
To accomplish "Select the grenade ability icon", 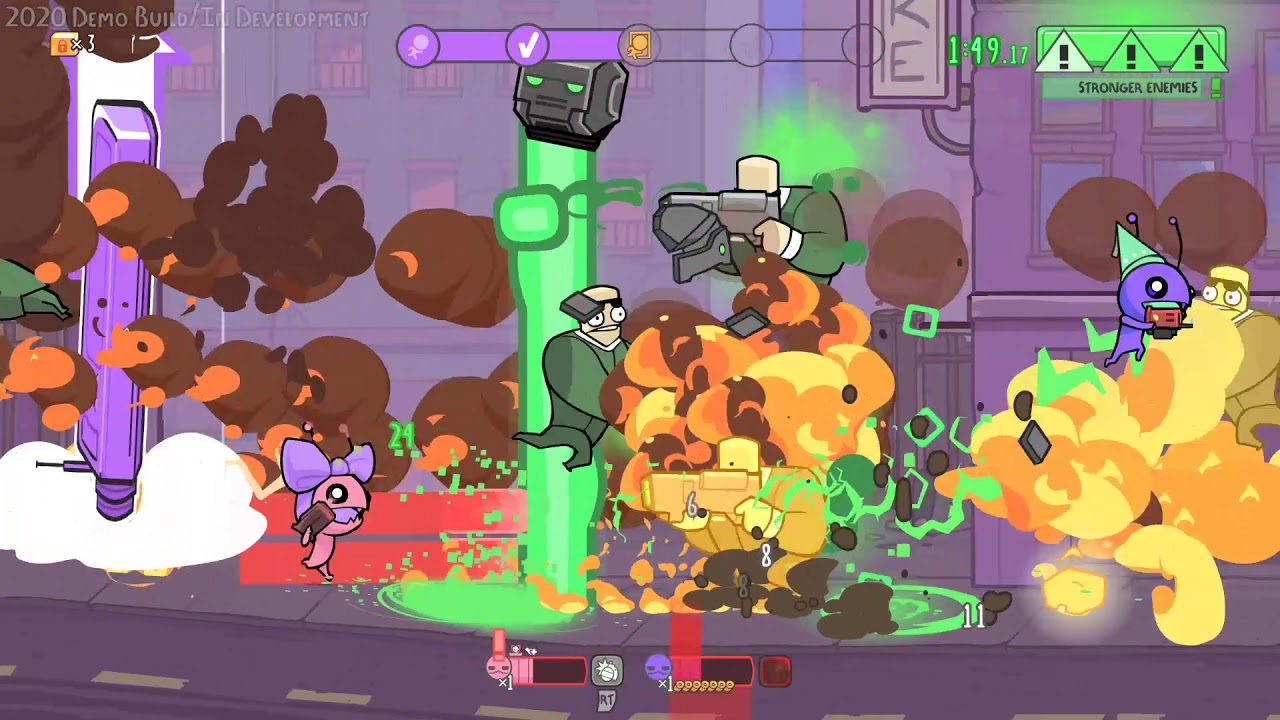I will [606, 670].
